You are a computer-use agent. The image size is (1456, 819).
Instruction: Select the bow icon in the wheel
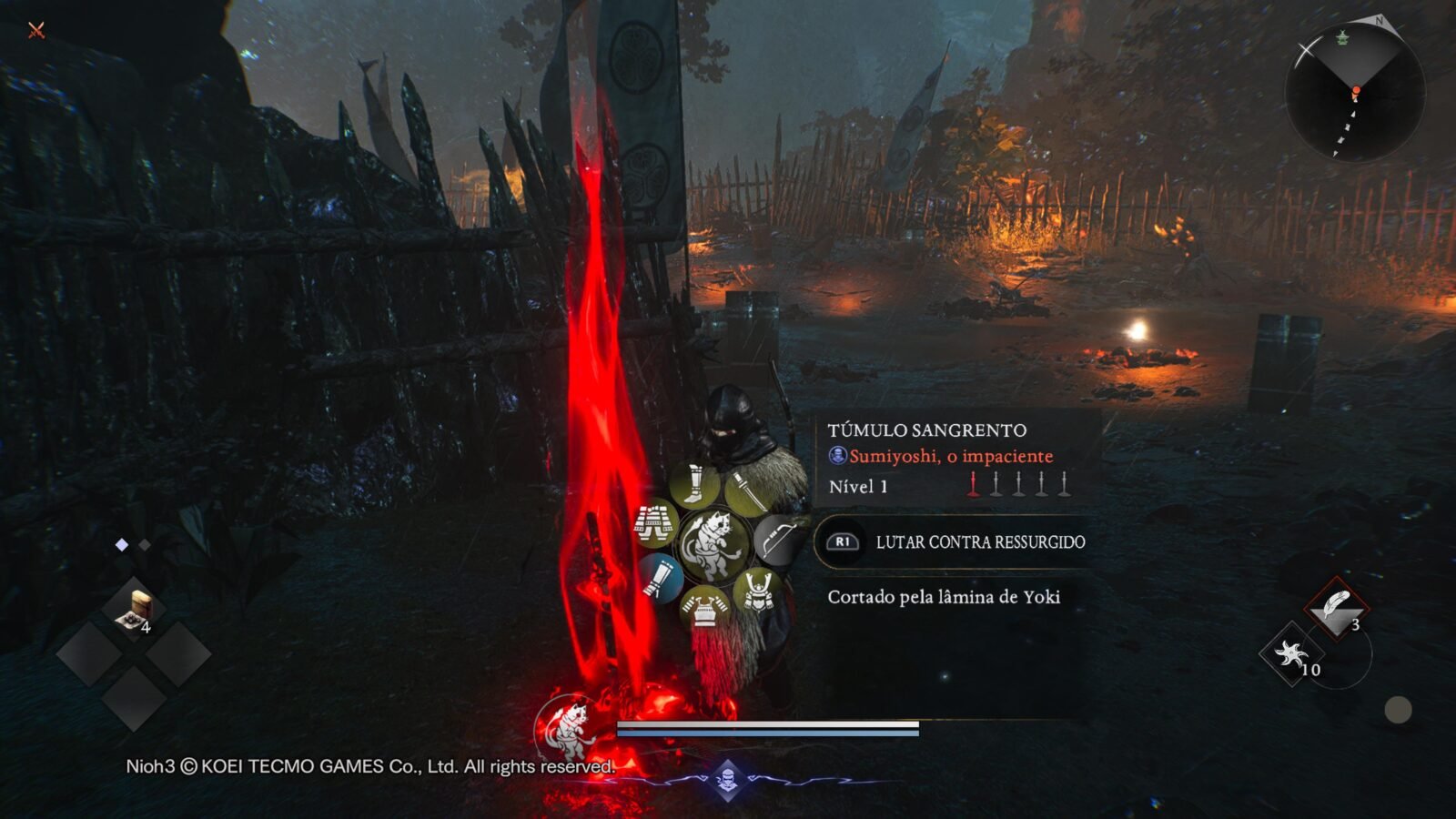point(776,540)
